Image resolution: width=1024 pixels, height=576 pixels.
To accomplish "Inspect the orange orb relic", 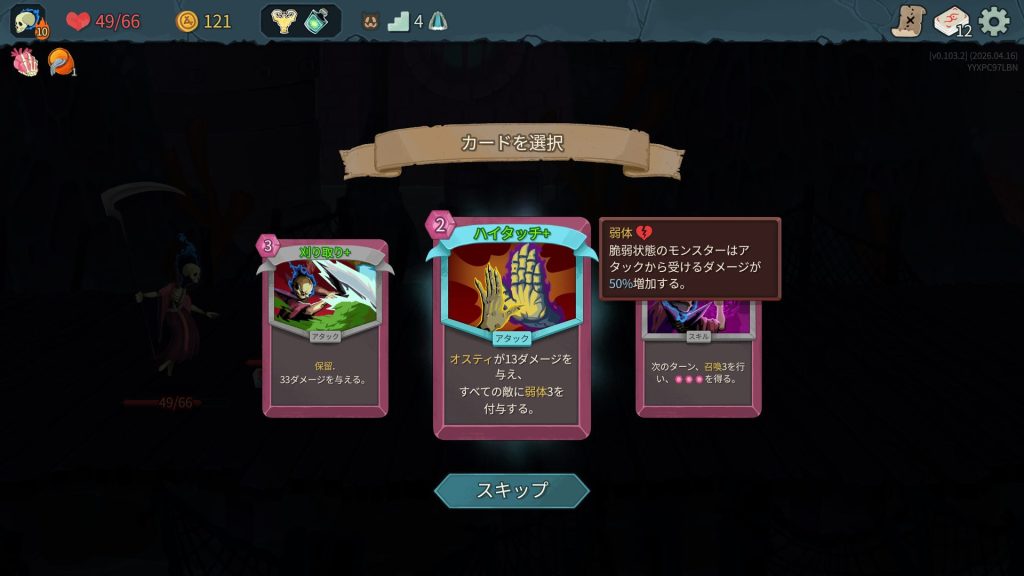I will pyautogui.click(x=60, y=62).
